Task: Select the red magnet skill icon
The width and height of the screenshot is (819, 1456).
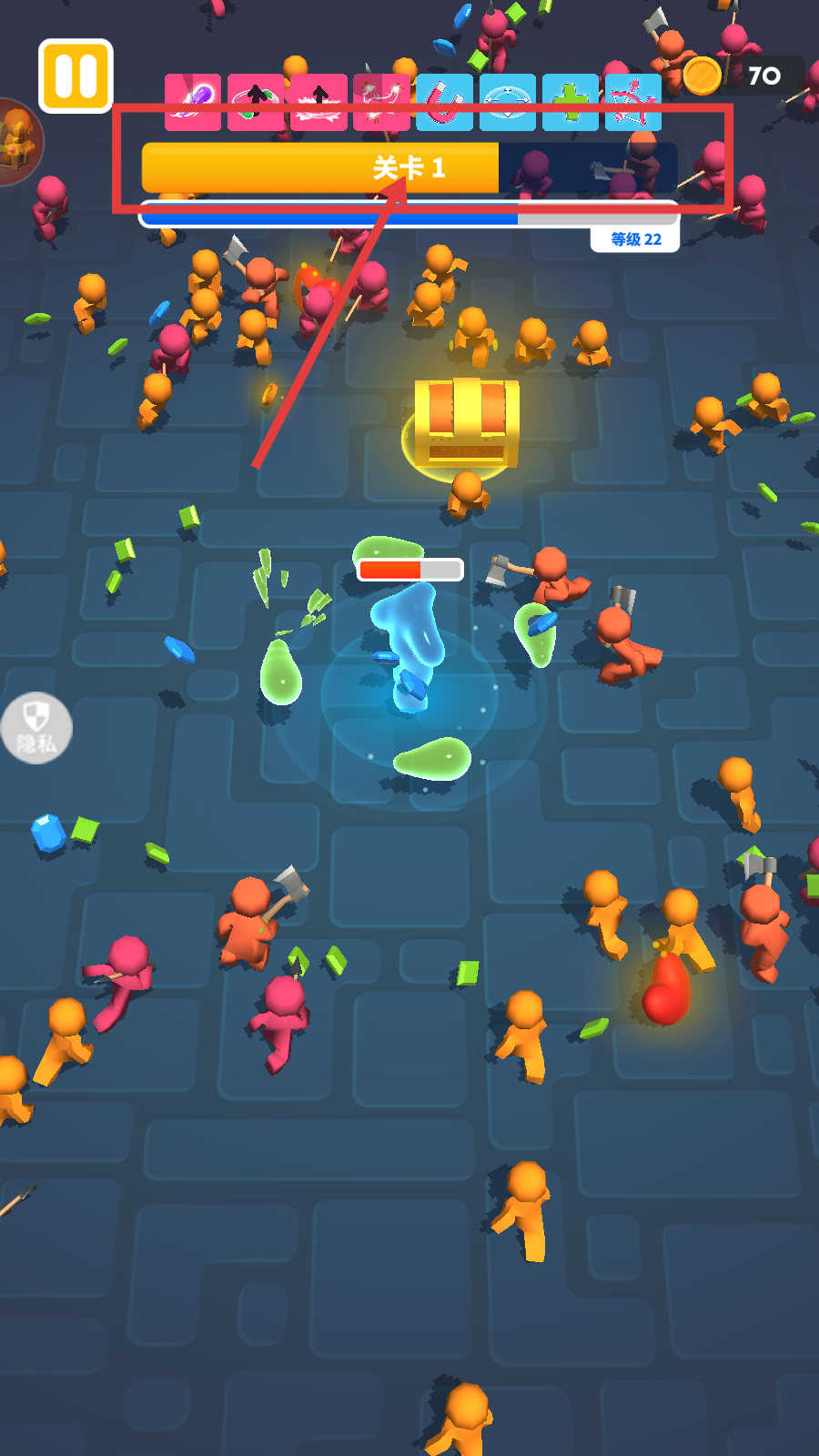Action: [445, 101]
